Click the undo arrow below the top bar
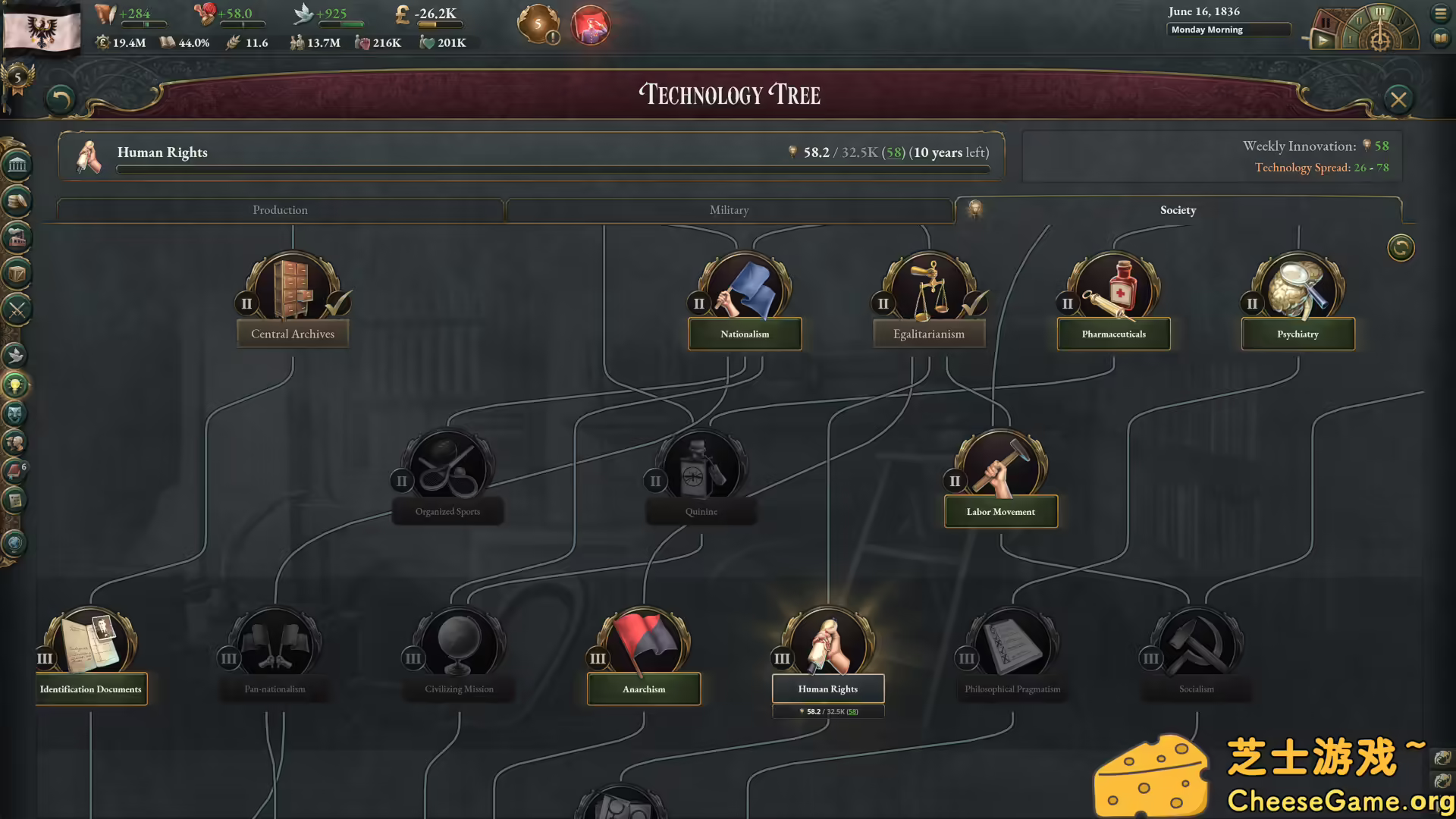This screenshot has height=819, width=1456. (61, 101)
